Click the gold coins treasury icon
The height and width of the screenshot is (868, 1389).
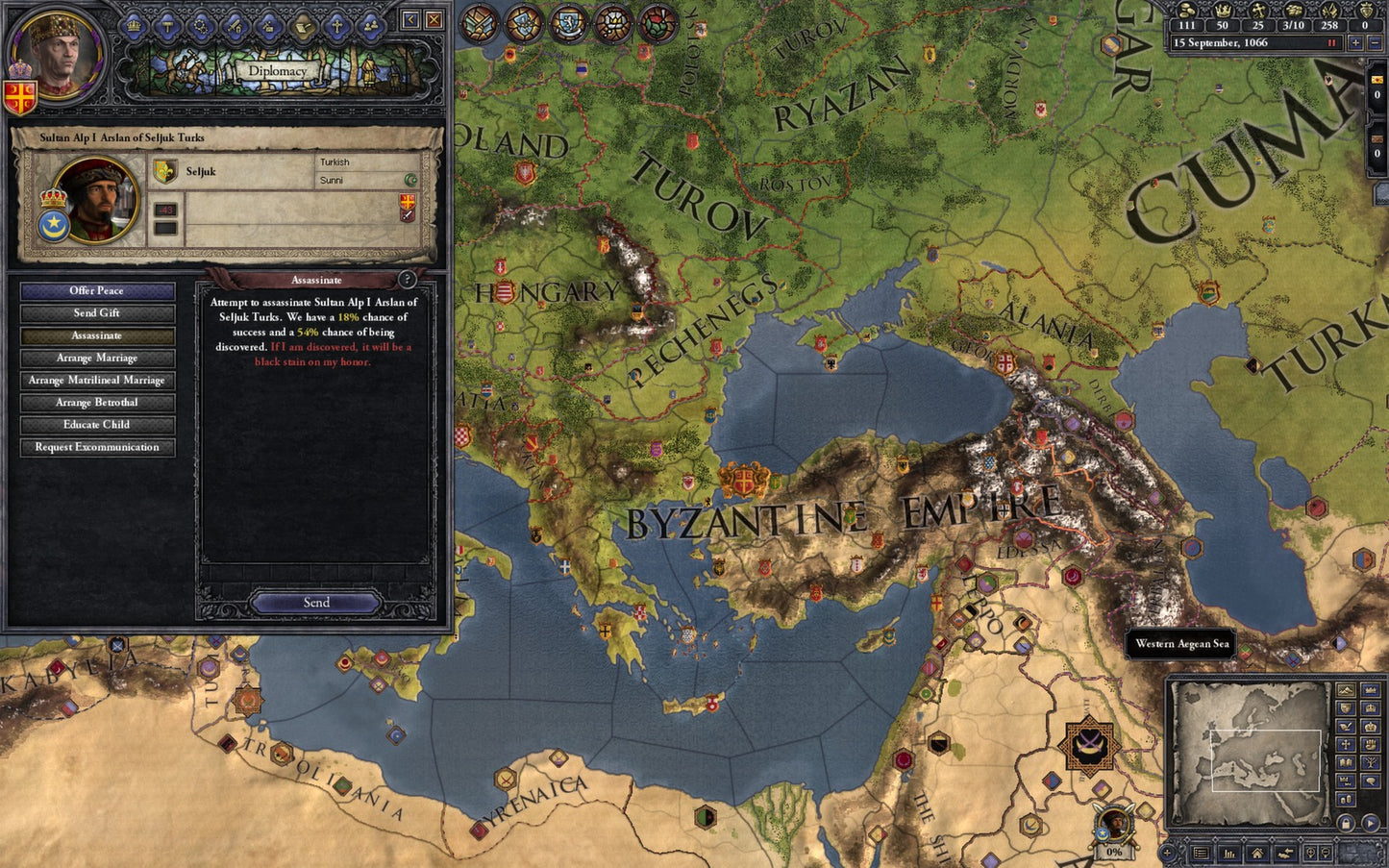(x=1187, y=12)
